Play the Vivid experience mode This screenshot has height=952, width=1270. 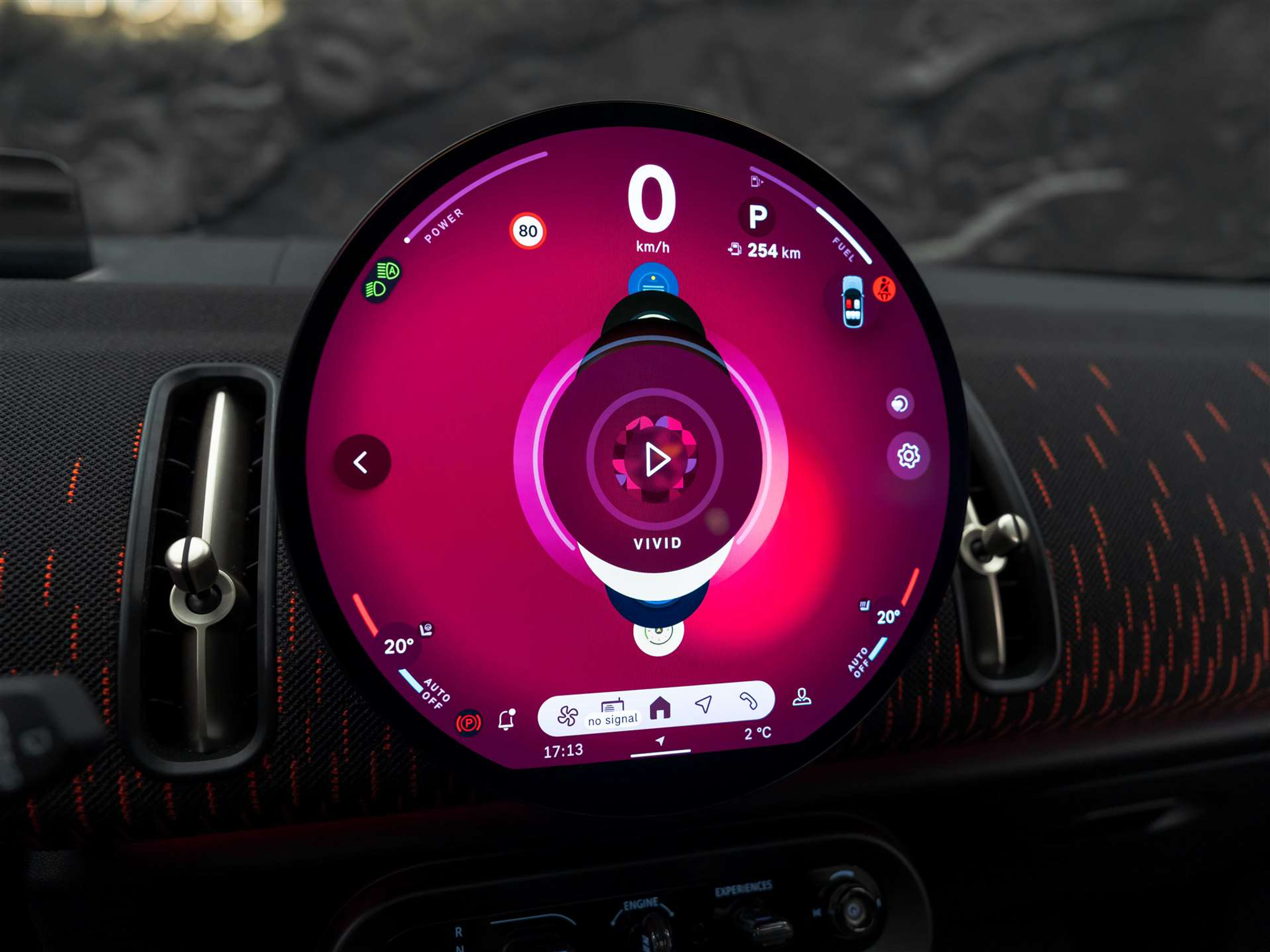pyautogui.click(x=656, y=459)
